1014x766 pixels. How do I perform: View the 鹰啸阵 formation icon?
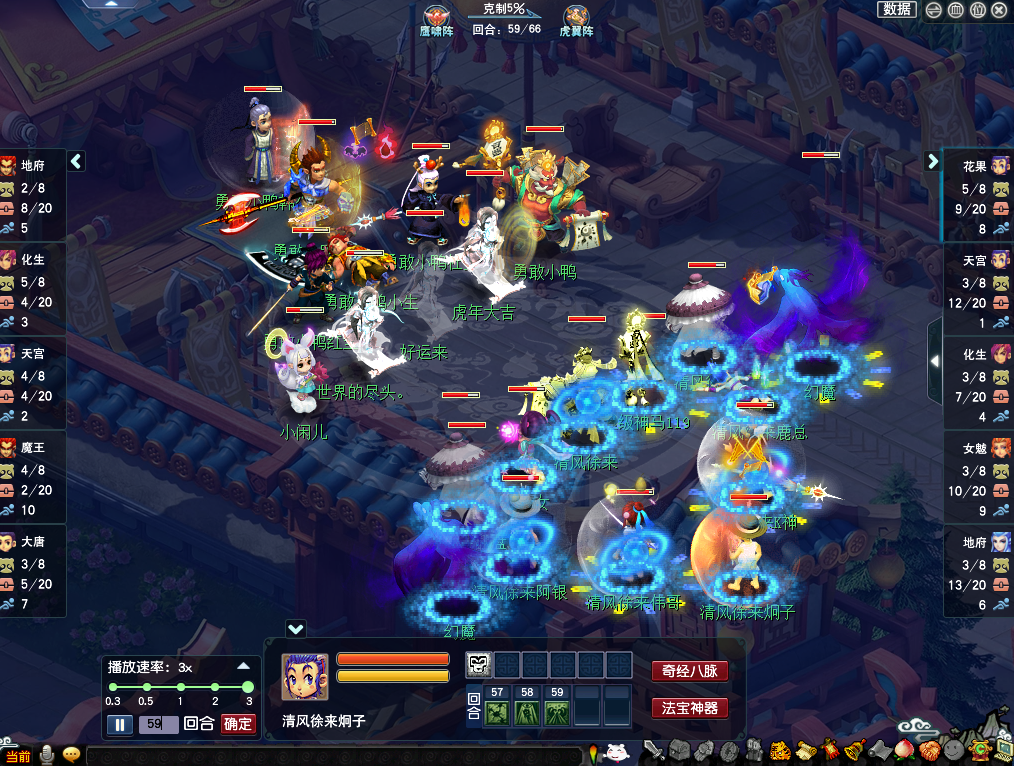(437, 16)
